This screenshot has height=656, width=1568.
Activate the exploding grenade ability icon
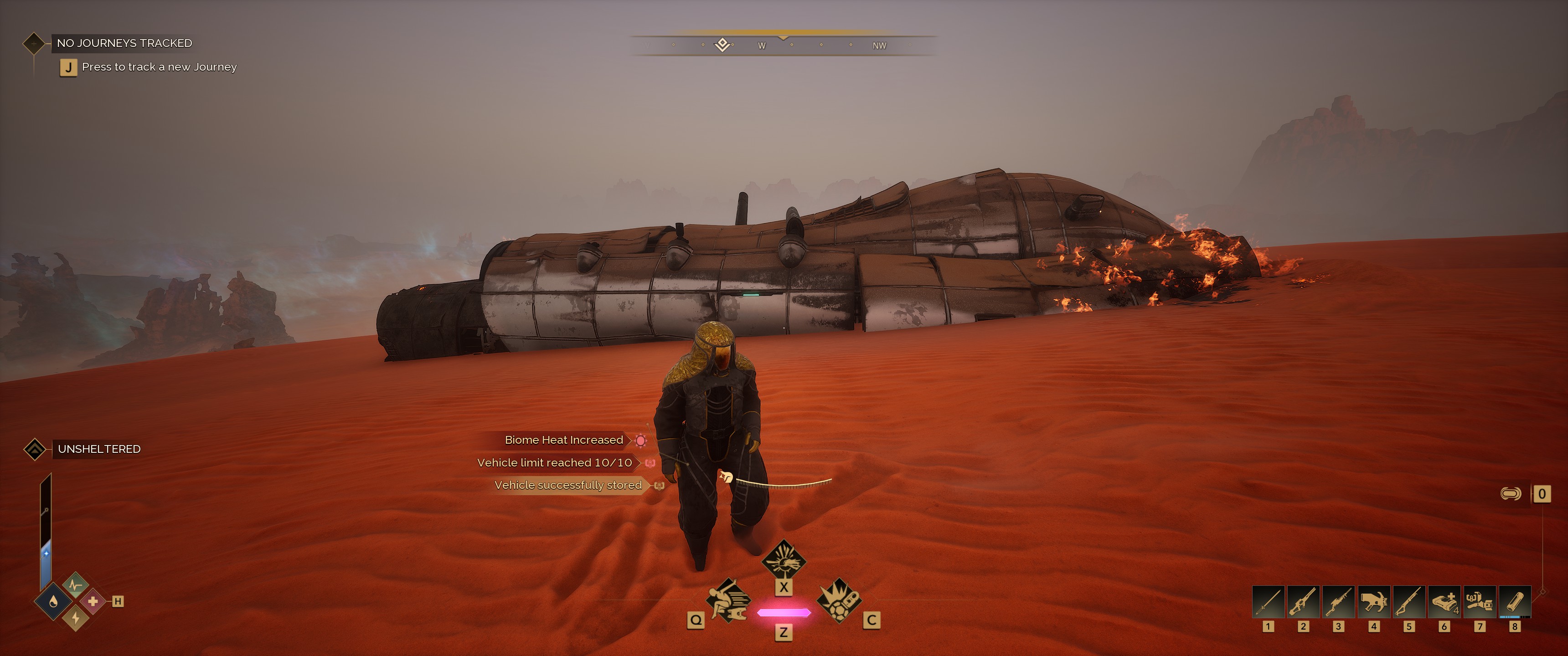point(838,600)
